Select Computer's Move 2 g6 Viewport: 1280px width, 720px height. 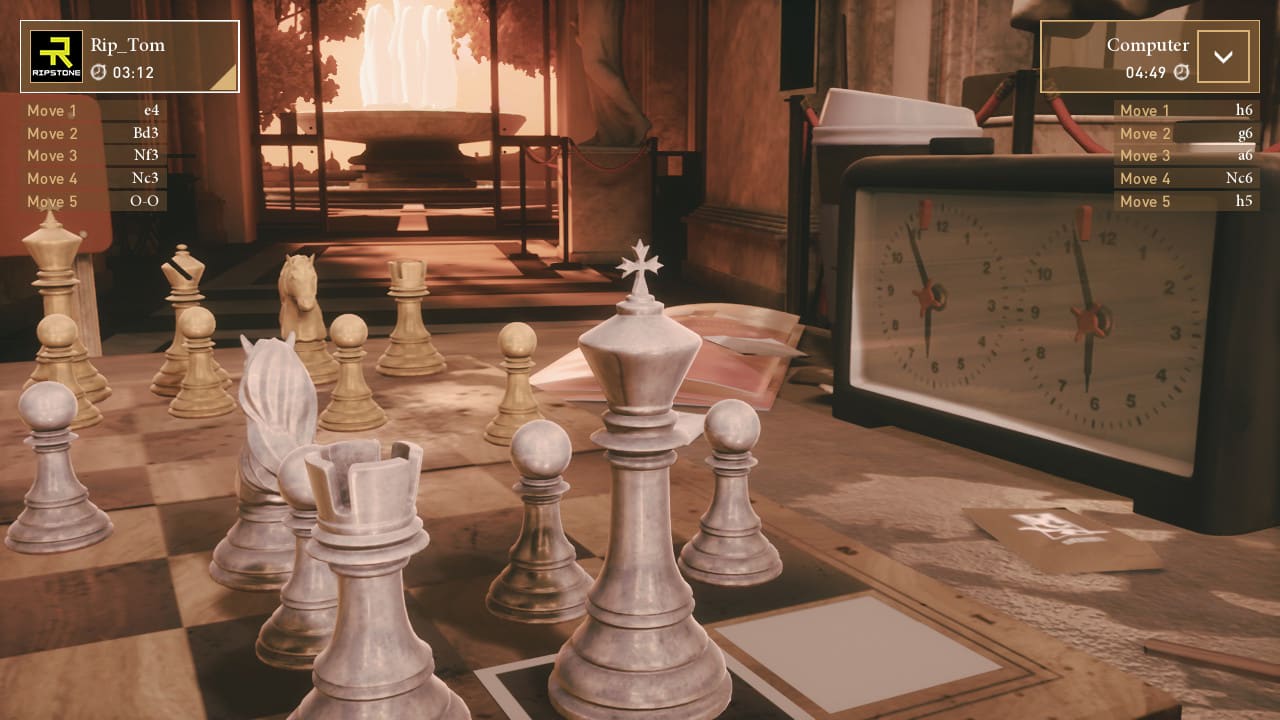1187,133
